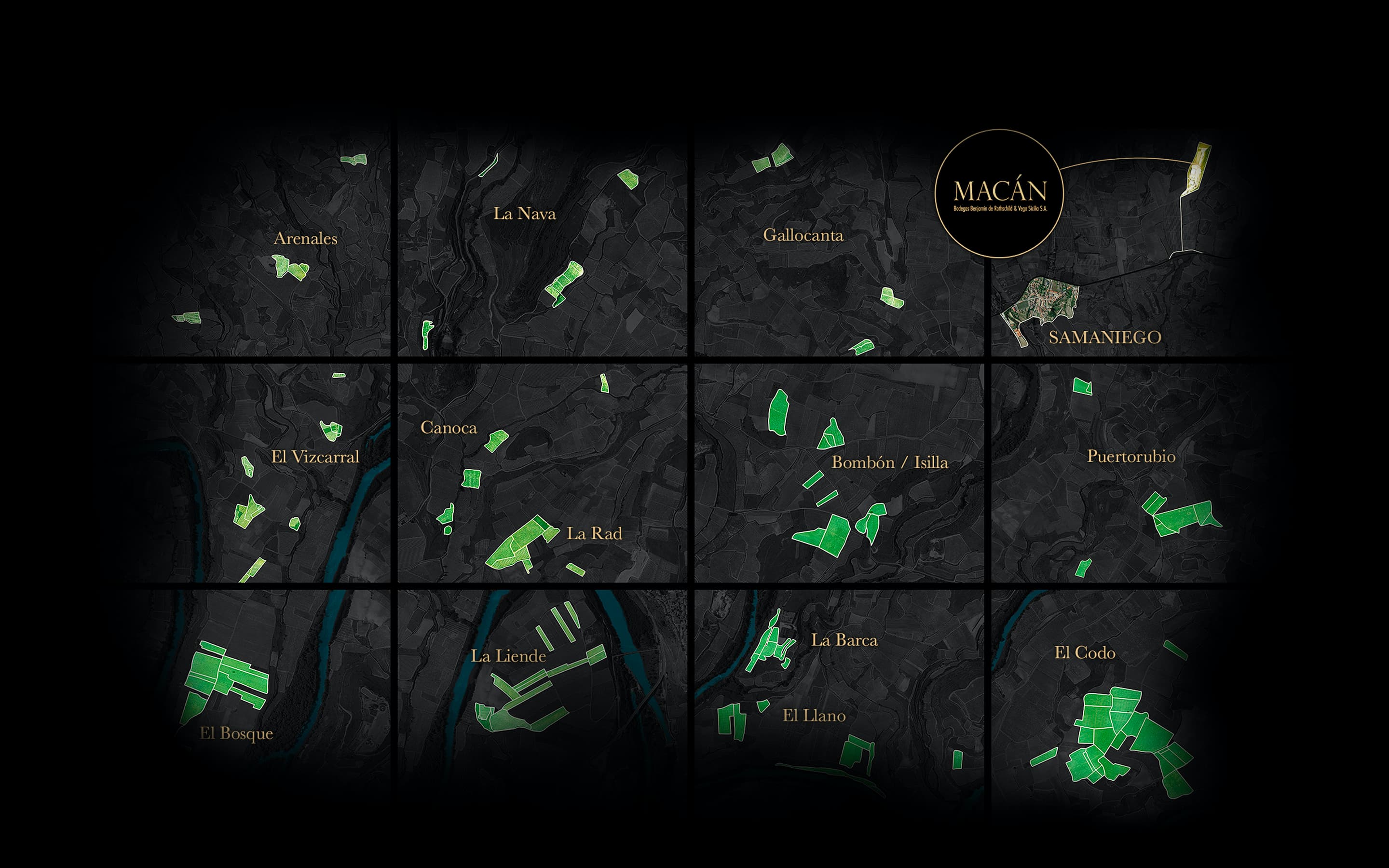Pick the El Vizcarral label
Image resolution: width=1389 pixels, height=868 pixels.
[x=315, y=457]
